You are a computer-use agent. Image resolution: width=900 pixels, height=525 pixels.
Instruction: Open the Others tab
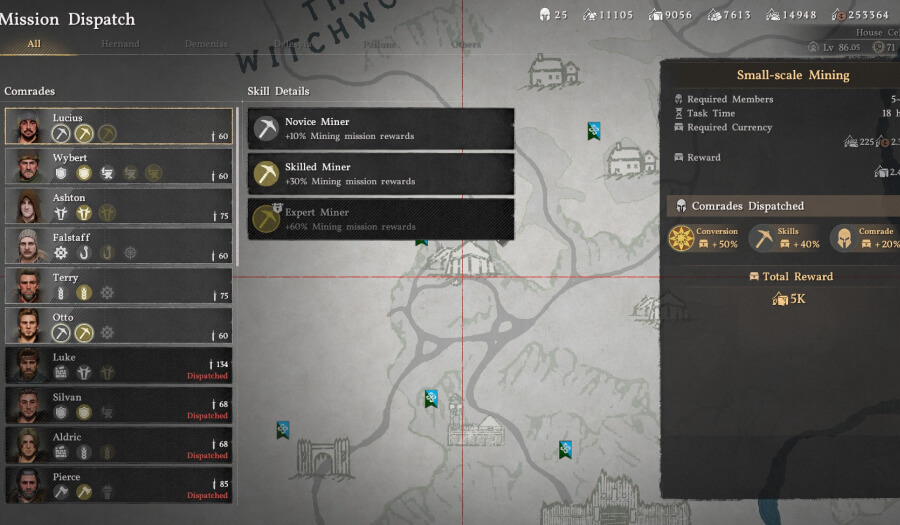coord(466,44)
